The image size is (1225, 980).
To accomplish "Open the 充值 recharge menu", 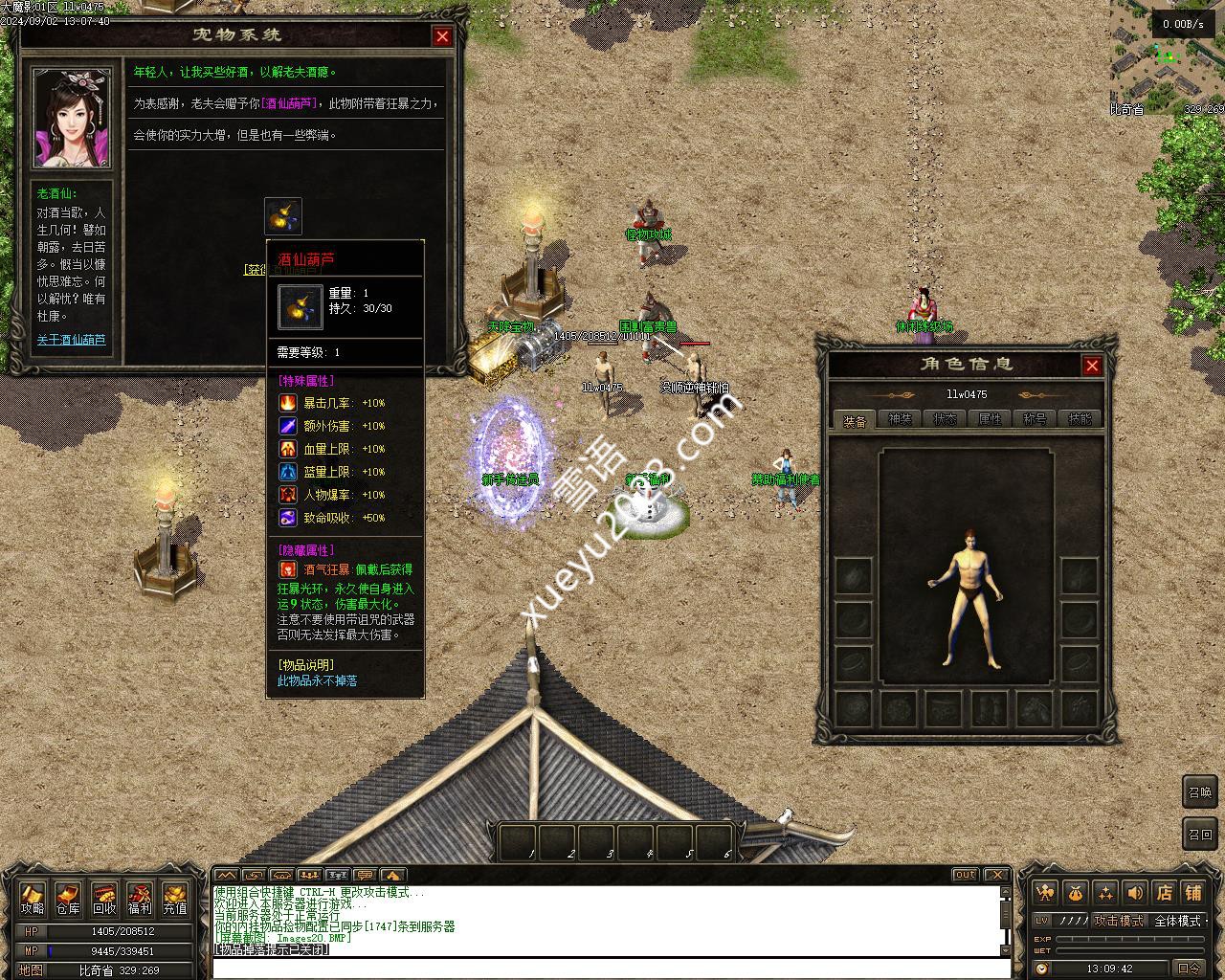I will (x=175, y=898).
